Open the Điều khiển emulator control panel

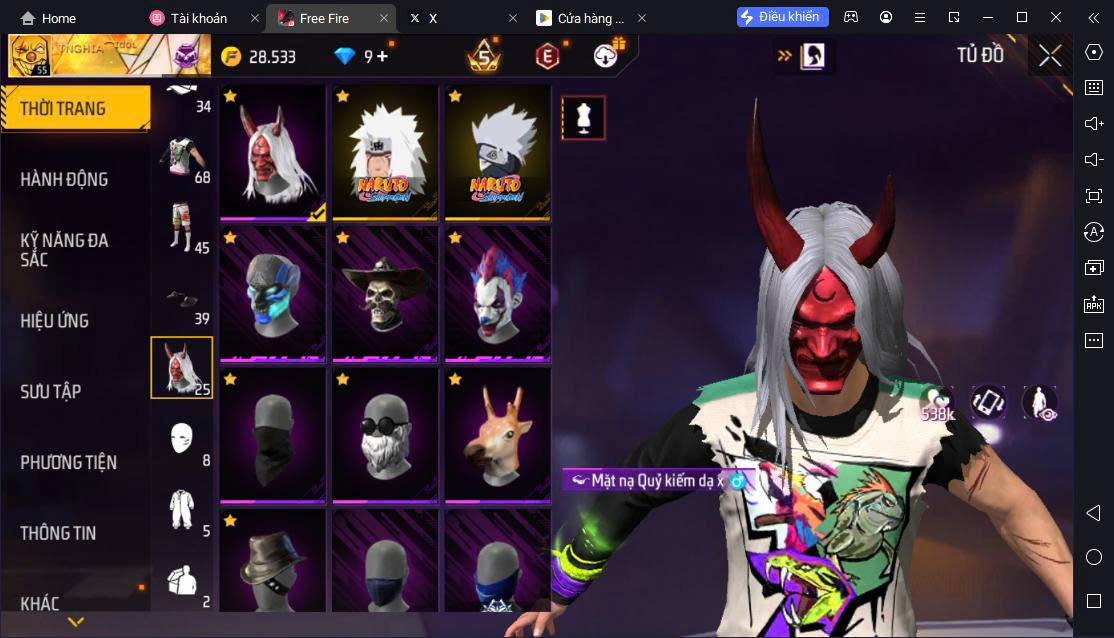pyautogui.click(x=783, y=17)
